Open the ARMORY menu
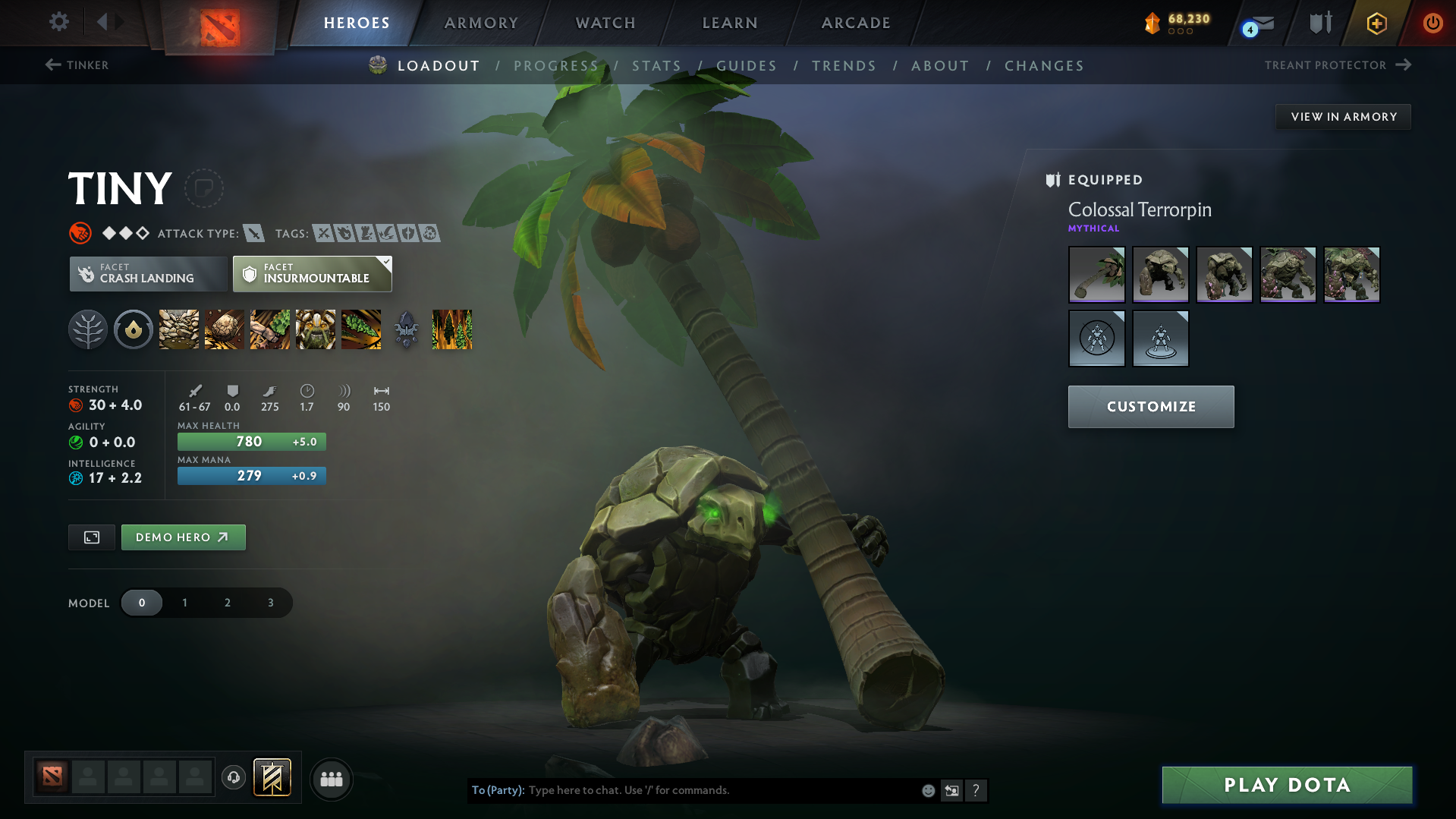 point(480,23)
